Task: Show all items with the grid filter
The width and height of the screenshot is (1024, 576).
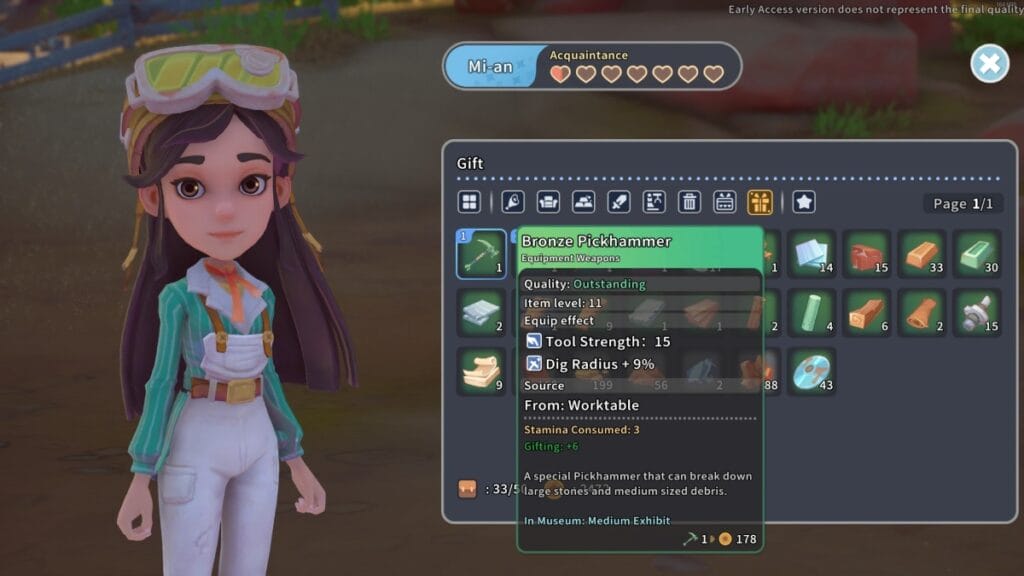Action: click(x=469, y=202)
